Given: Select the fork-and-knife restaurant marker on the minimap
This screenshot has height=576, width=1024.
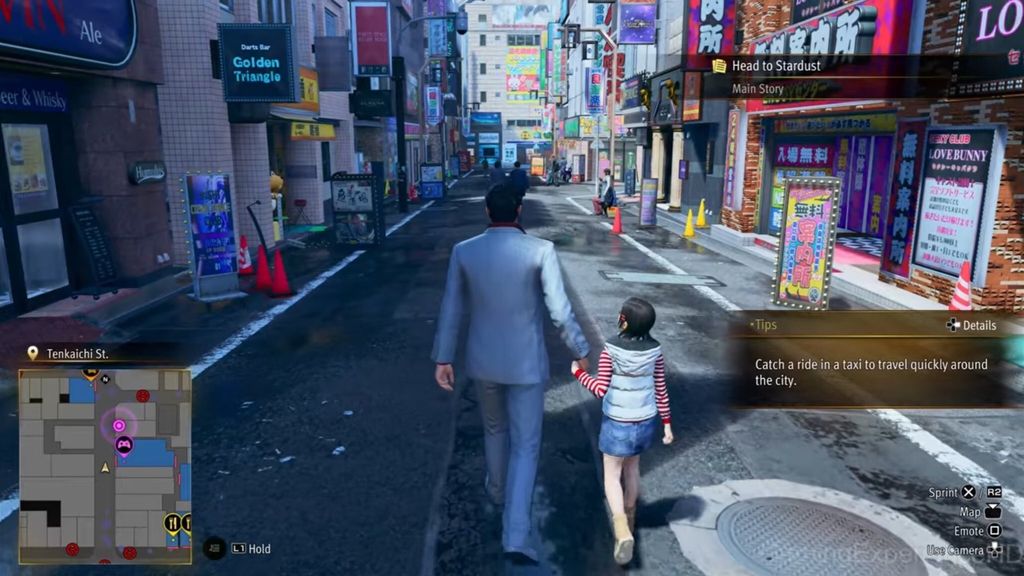Looking at the screenshot, I should 172,522.
